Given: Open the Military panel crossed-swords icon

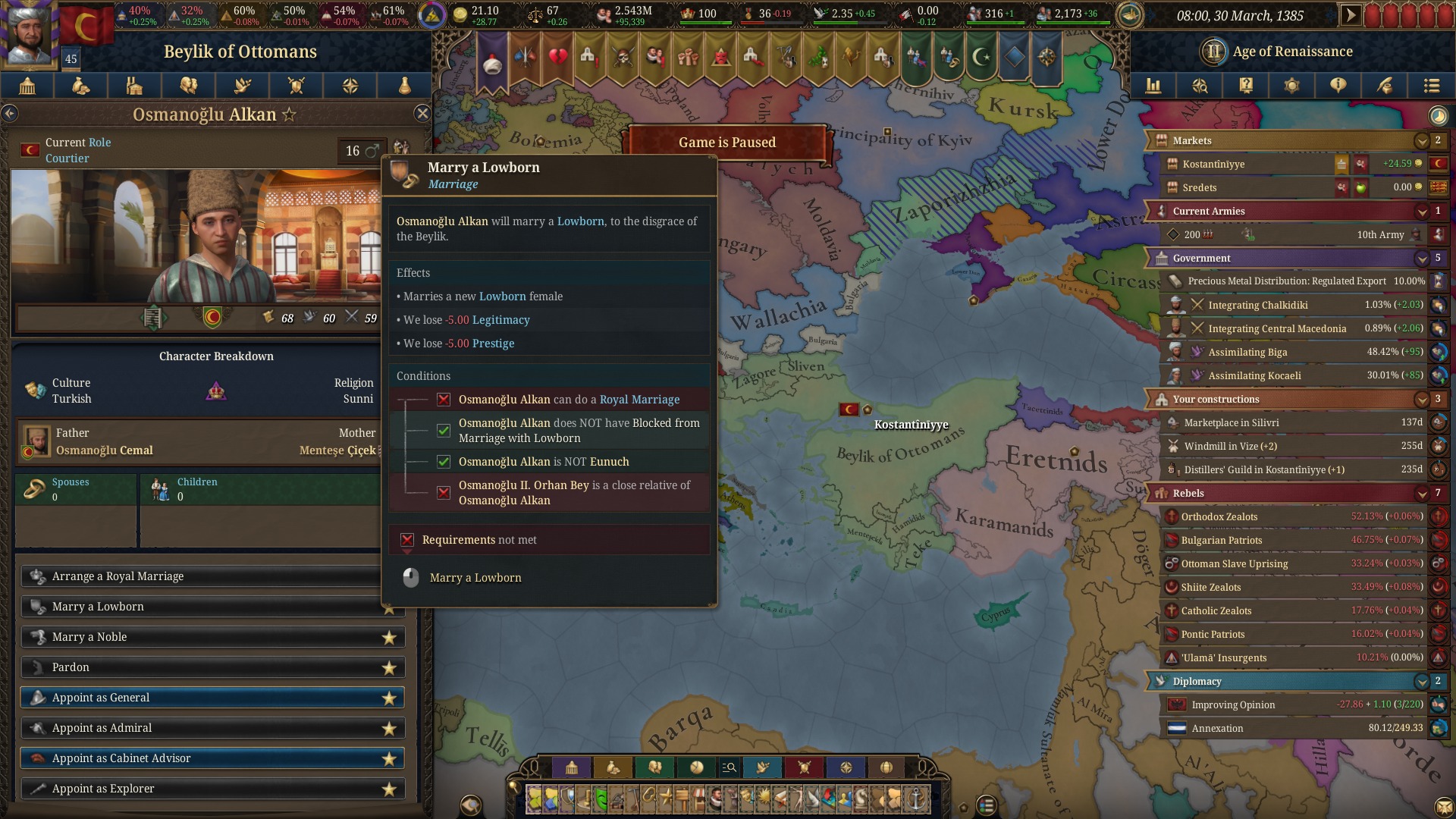Looking at the screenshot, I should pos(296,86).
